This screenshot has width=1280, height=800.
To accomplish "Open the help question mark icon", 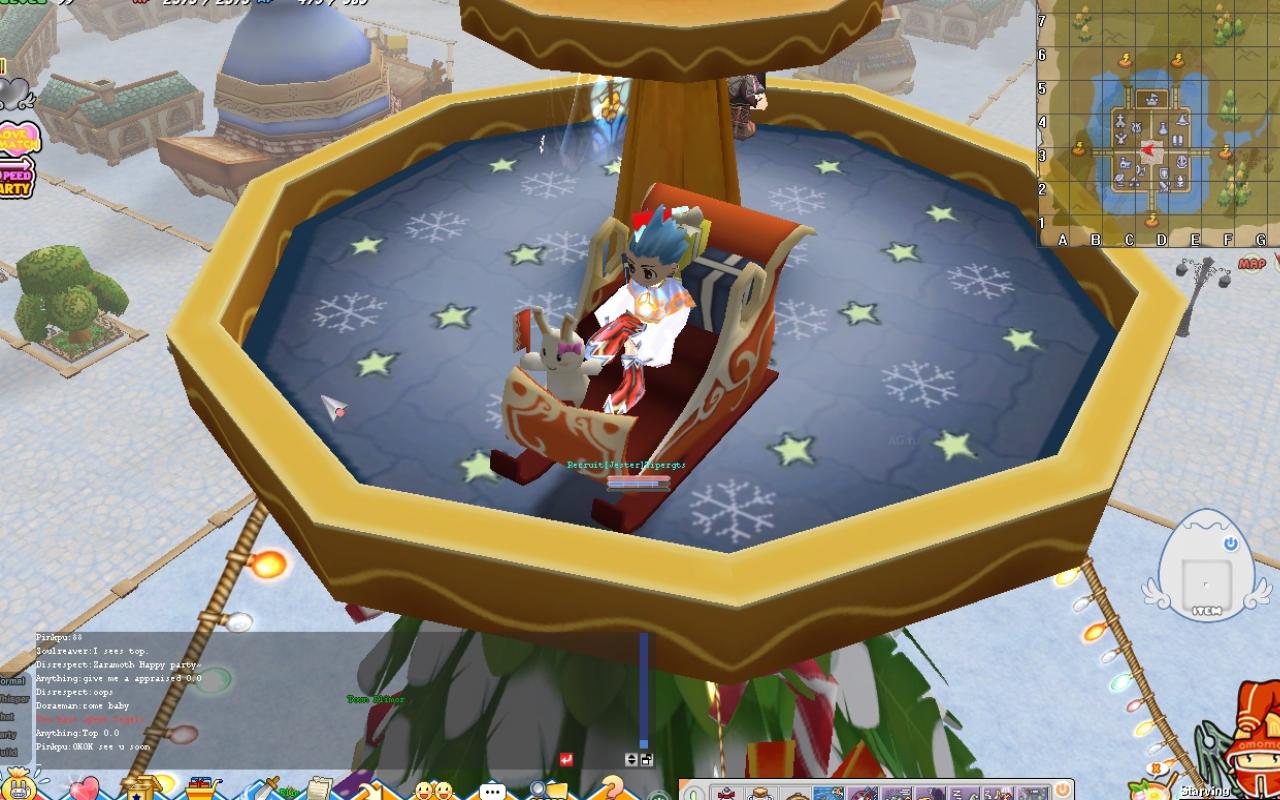I will (614, 789).
